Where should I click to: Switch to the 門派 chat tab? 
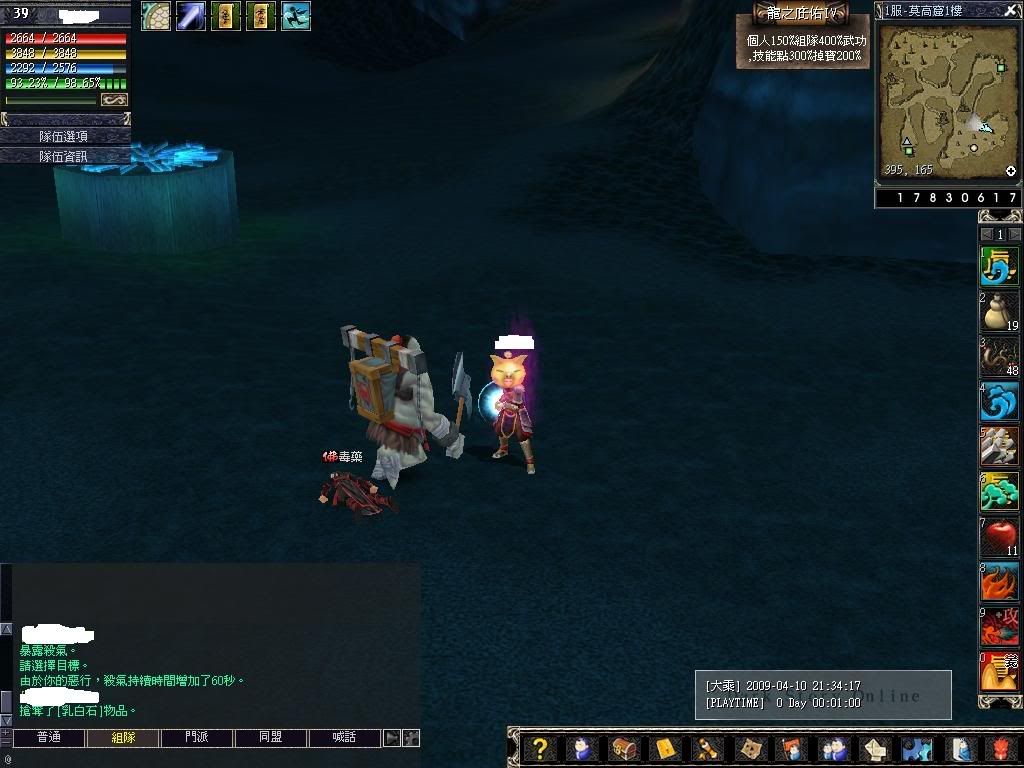pos(197,738)
